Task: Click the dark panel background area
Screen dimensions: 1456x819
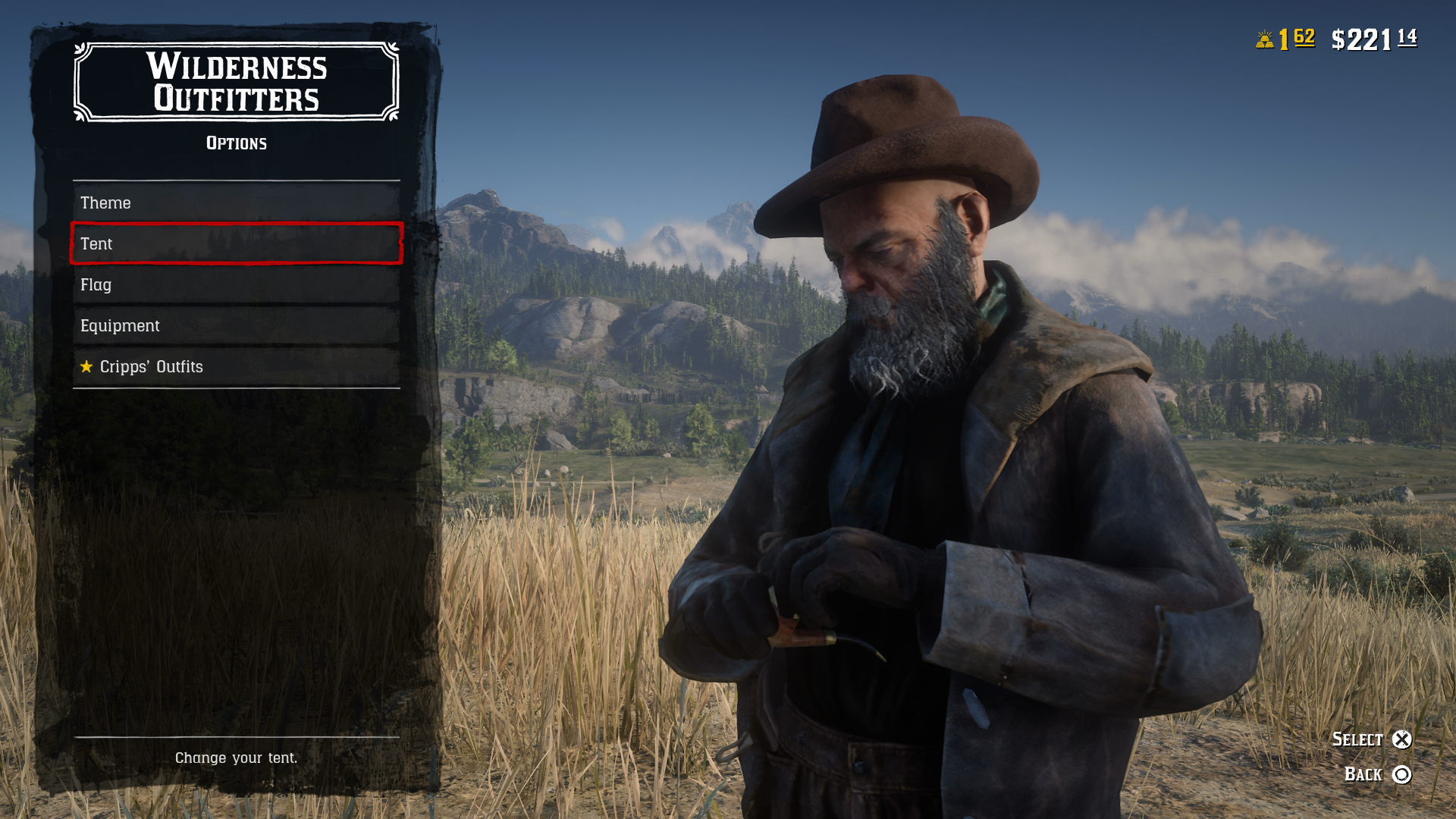Action: point(235,546)
